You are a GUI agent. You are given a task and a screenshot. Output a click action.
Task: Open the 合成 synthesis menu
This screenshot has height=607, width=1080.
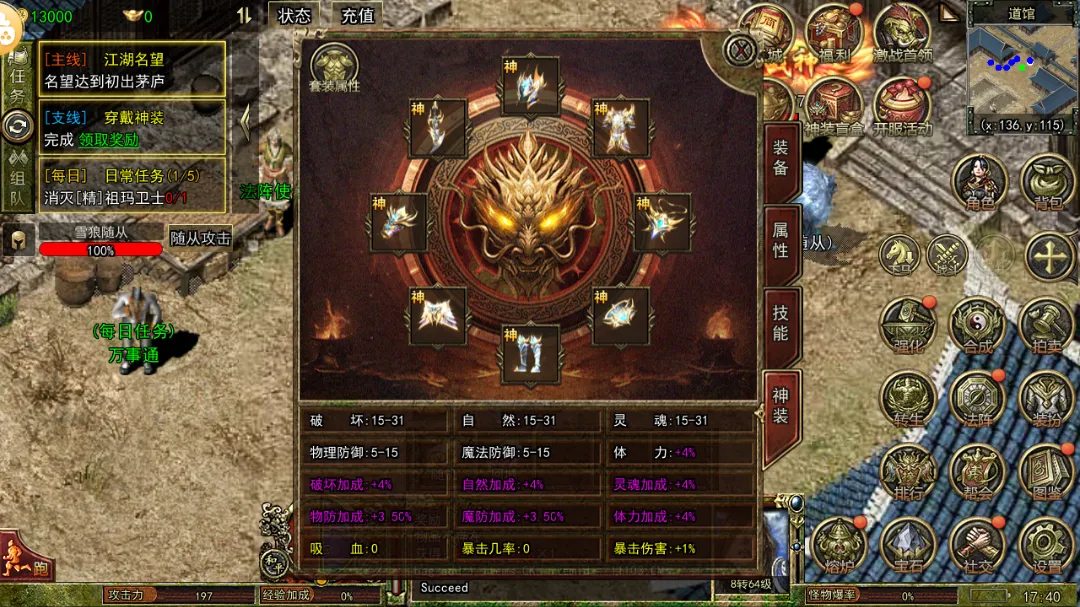[x=977, y=326]
